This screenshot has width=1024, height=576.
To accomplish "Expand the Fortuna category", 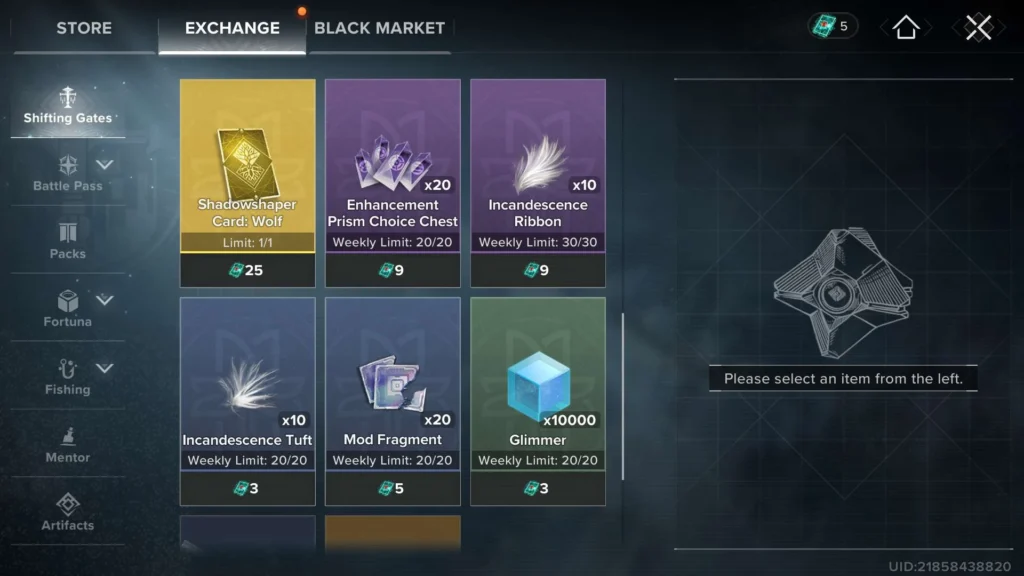I will [x=68, y=309].
